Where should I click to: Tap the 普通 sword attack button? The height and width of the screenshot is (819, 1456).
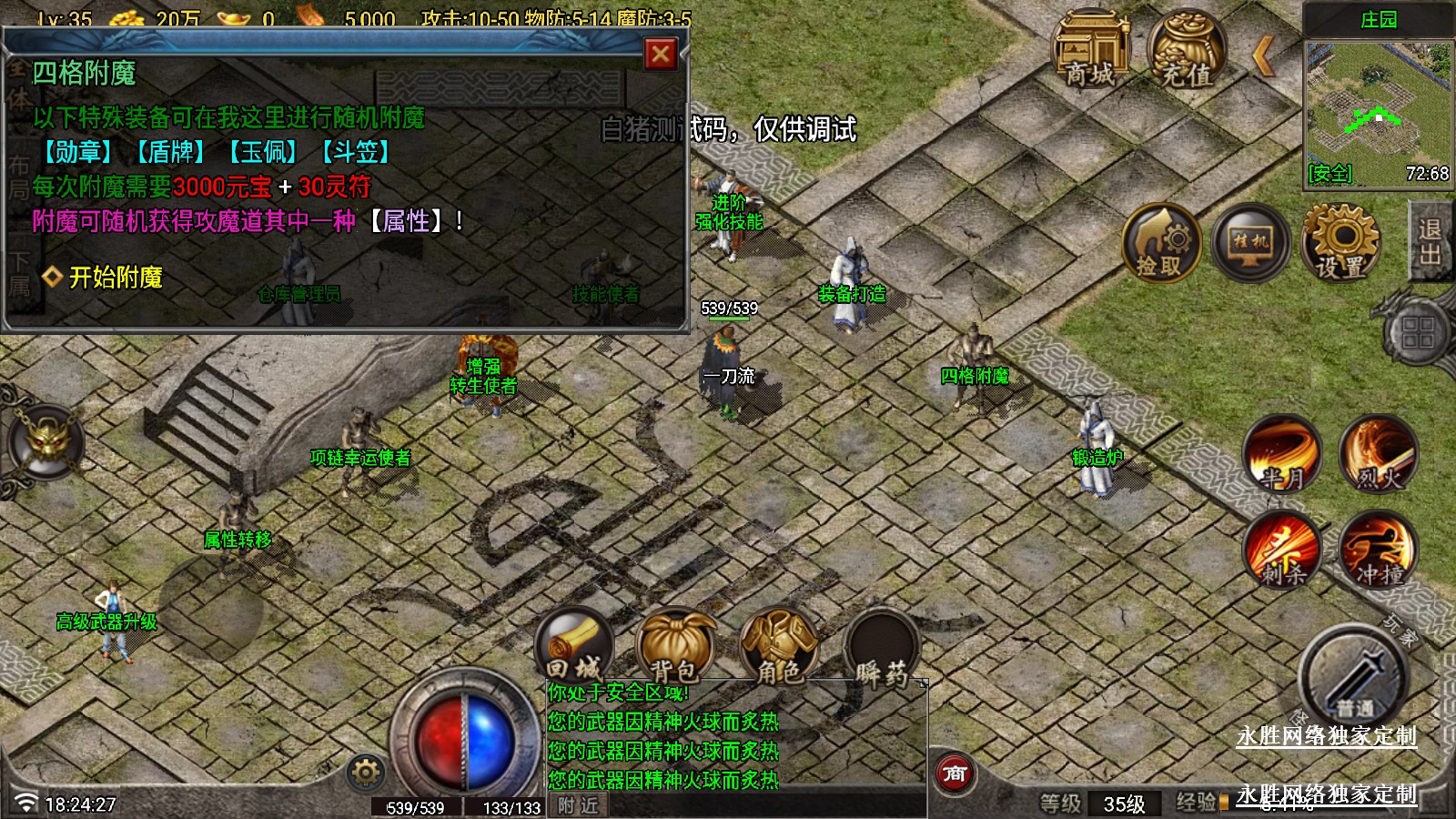(1354, 678)
